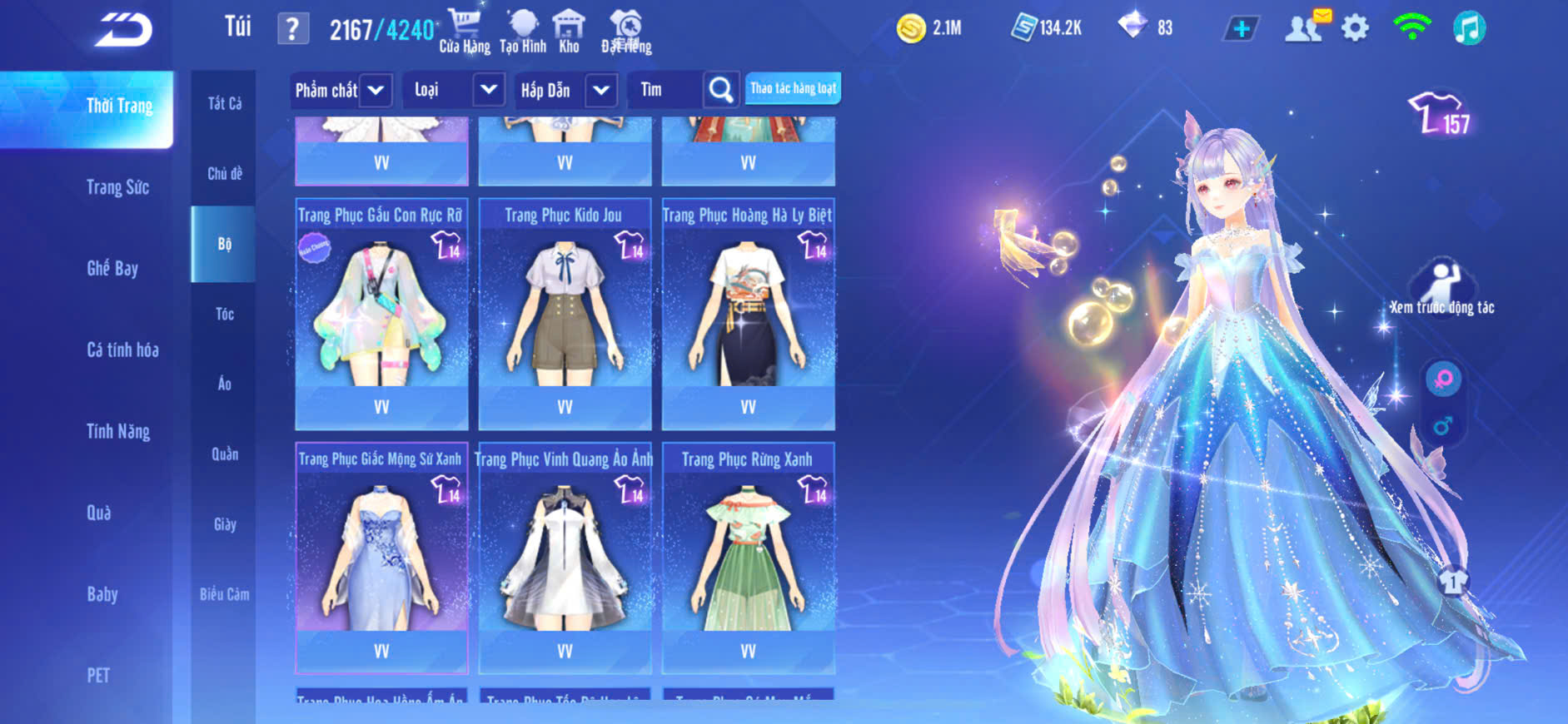Open the question mark help button
Image resolution: width=1568 pixels, height=724 pixels.
click(x=292, y=29)
